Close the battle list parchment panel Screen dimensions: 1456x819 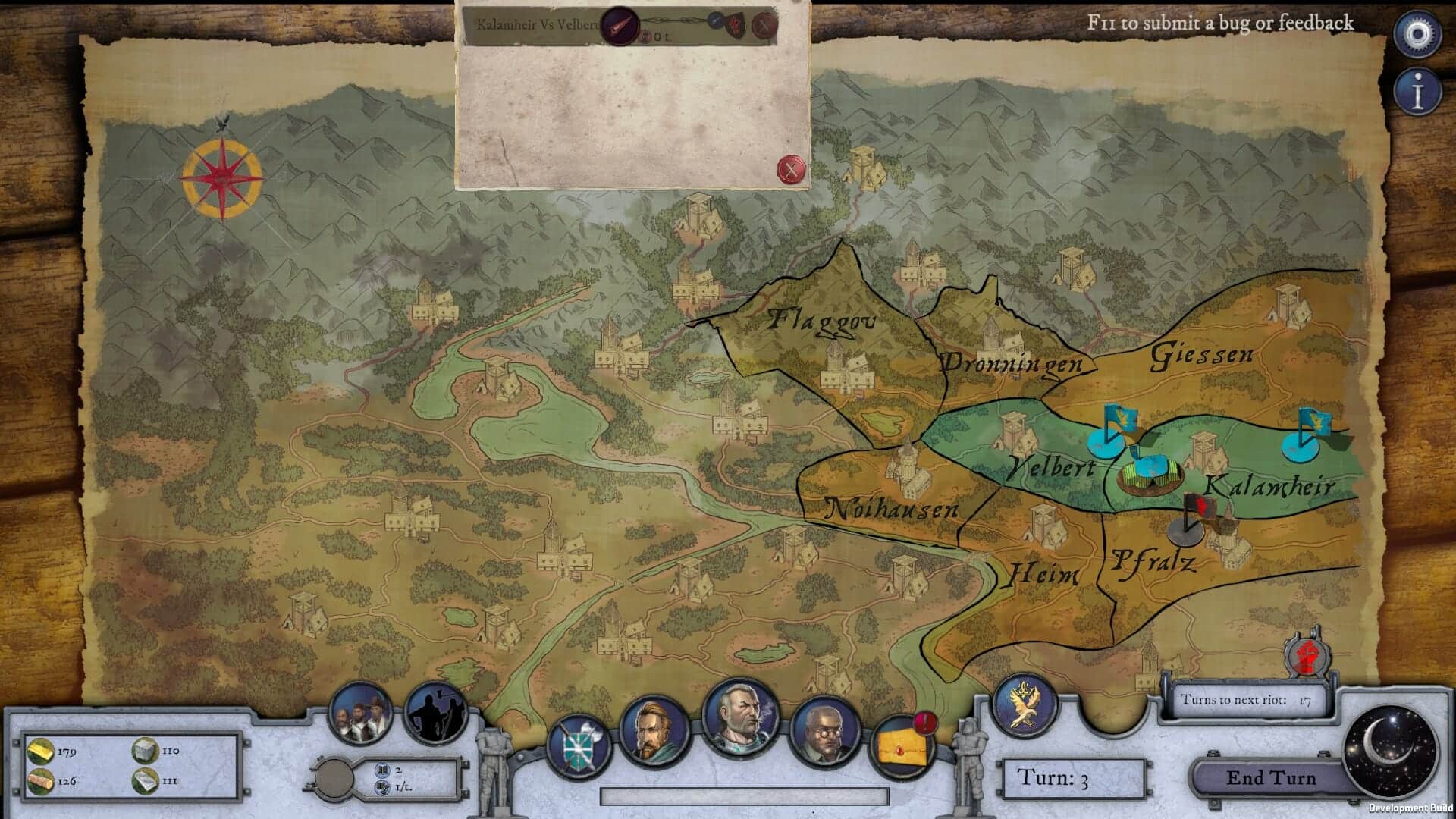click(791, 168)
